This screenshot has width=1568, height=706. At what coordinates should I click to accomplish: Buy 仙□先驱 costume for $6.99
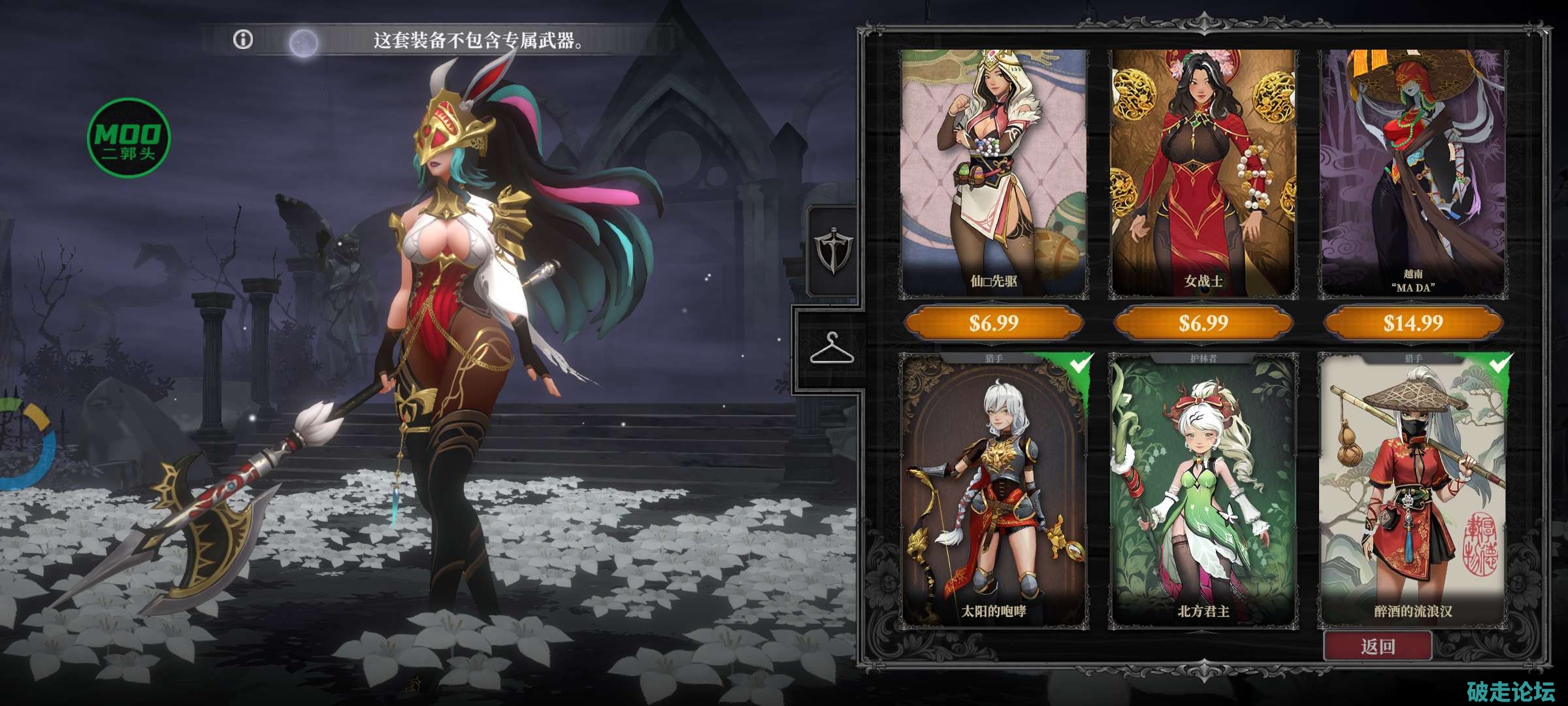tap(993, 323)
